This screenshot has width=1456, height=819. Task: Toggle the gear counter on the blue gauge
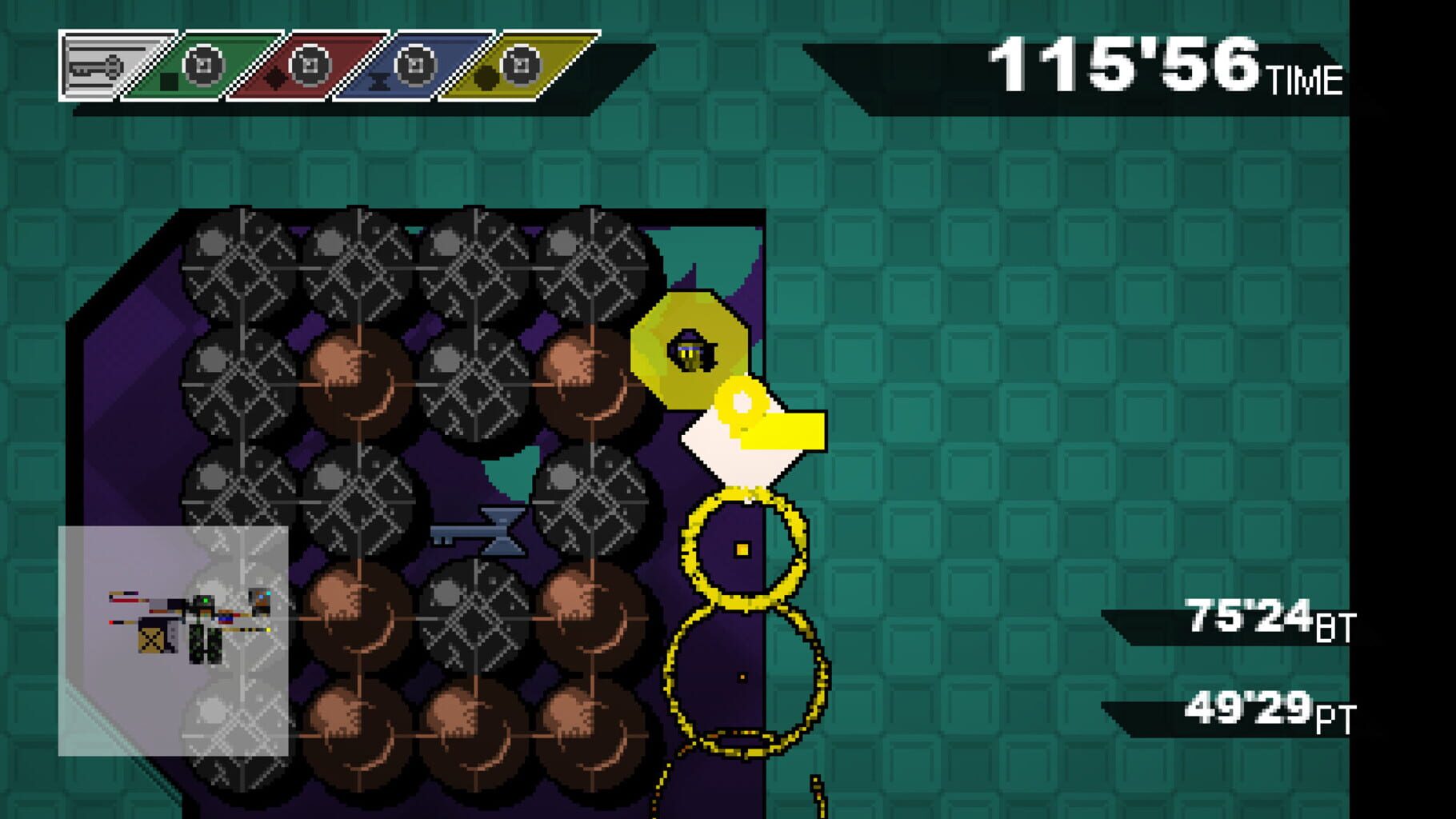click(x=414, y=66)
